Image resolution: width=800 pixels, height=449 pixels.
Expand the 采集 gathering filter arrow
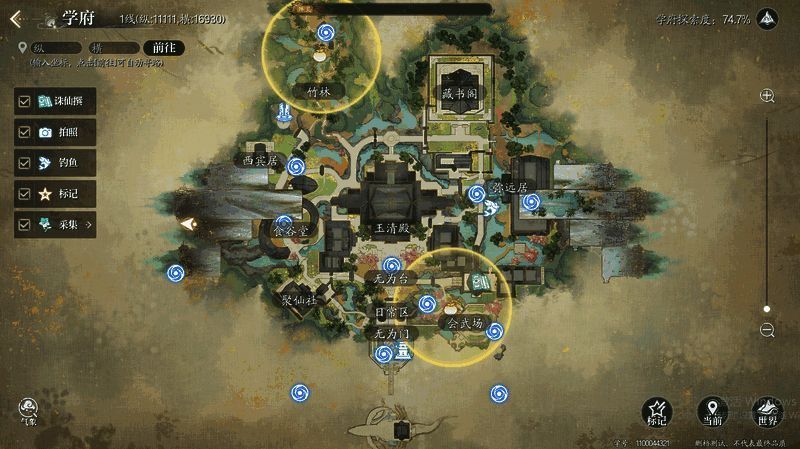(89, 225)
